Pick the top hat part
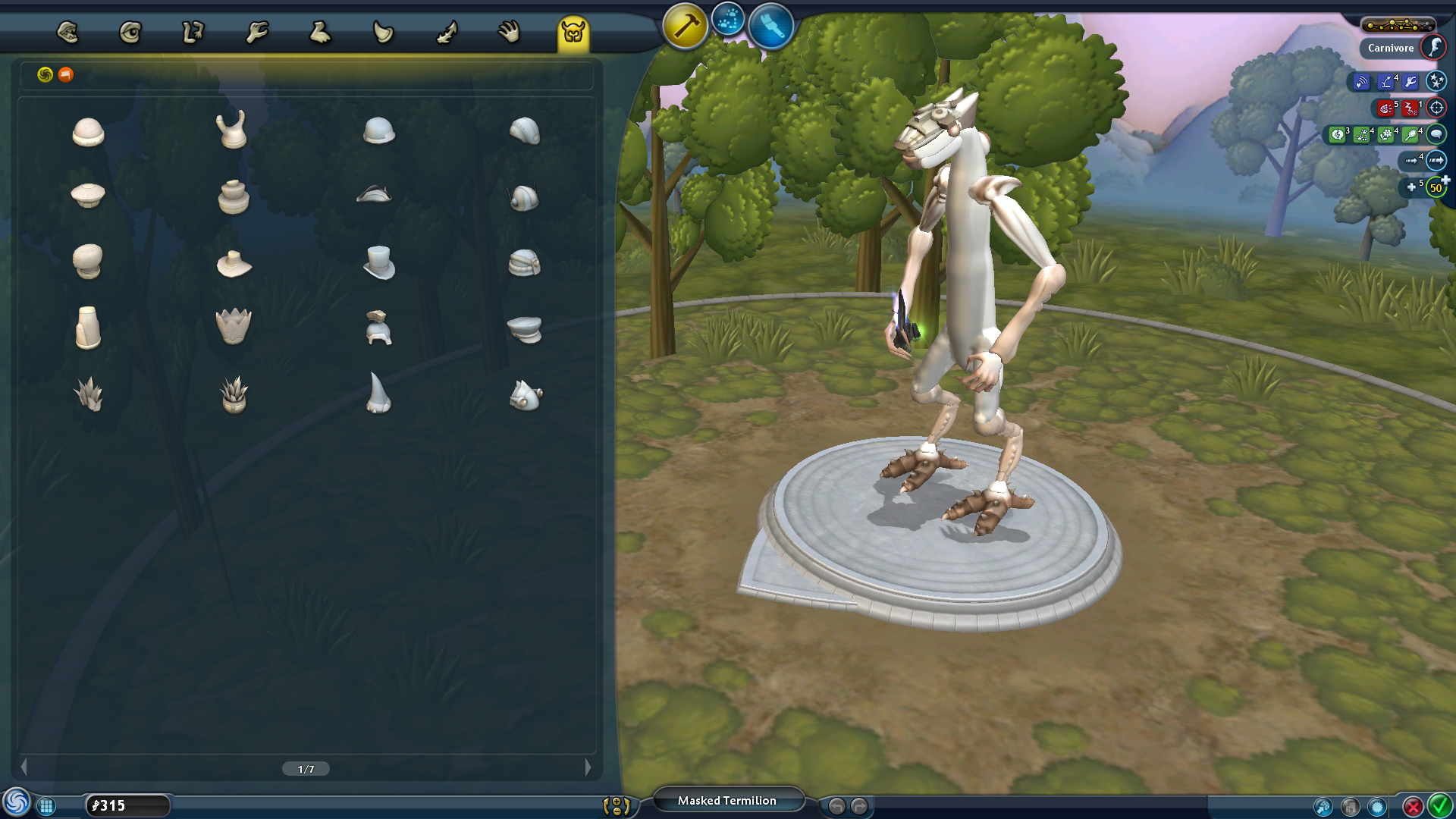Screen dimensions: 1456x819 [x=378, y=262]
